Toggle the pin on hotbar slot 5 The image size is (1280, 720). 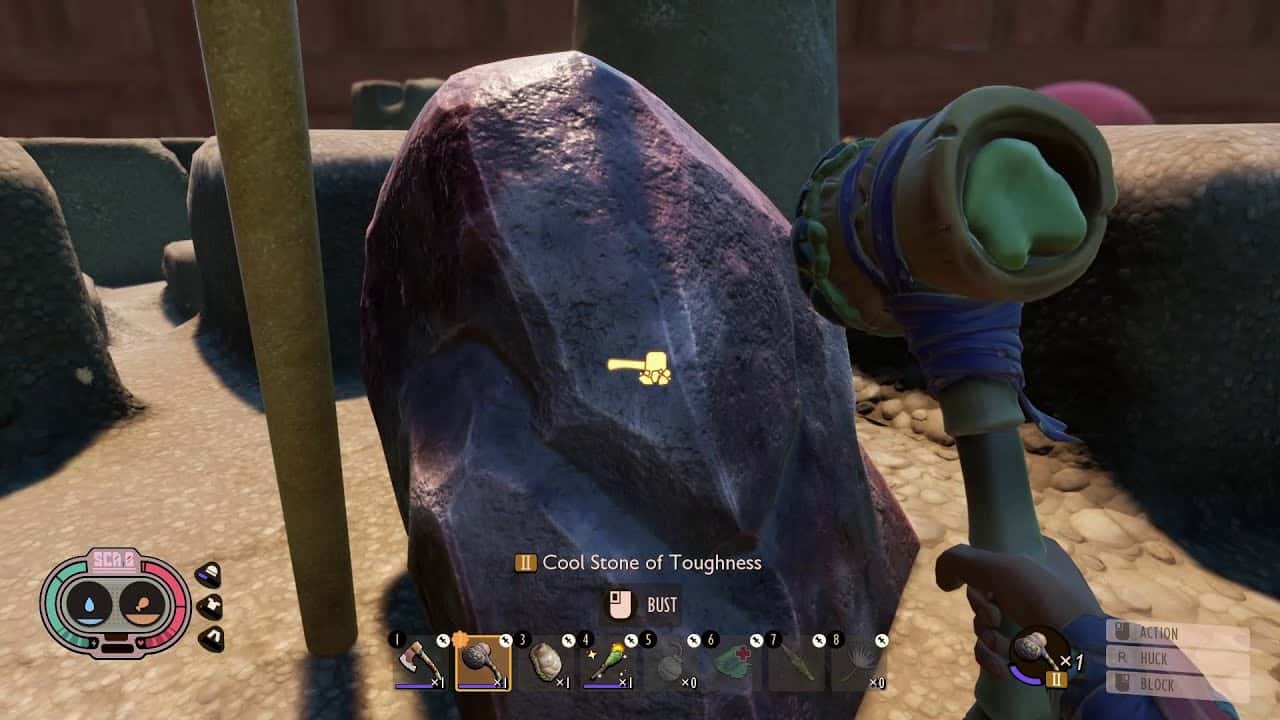click(x=693, y=638)
